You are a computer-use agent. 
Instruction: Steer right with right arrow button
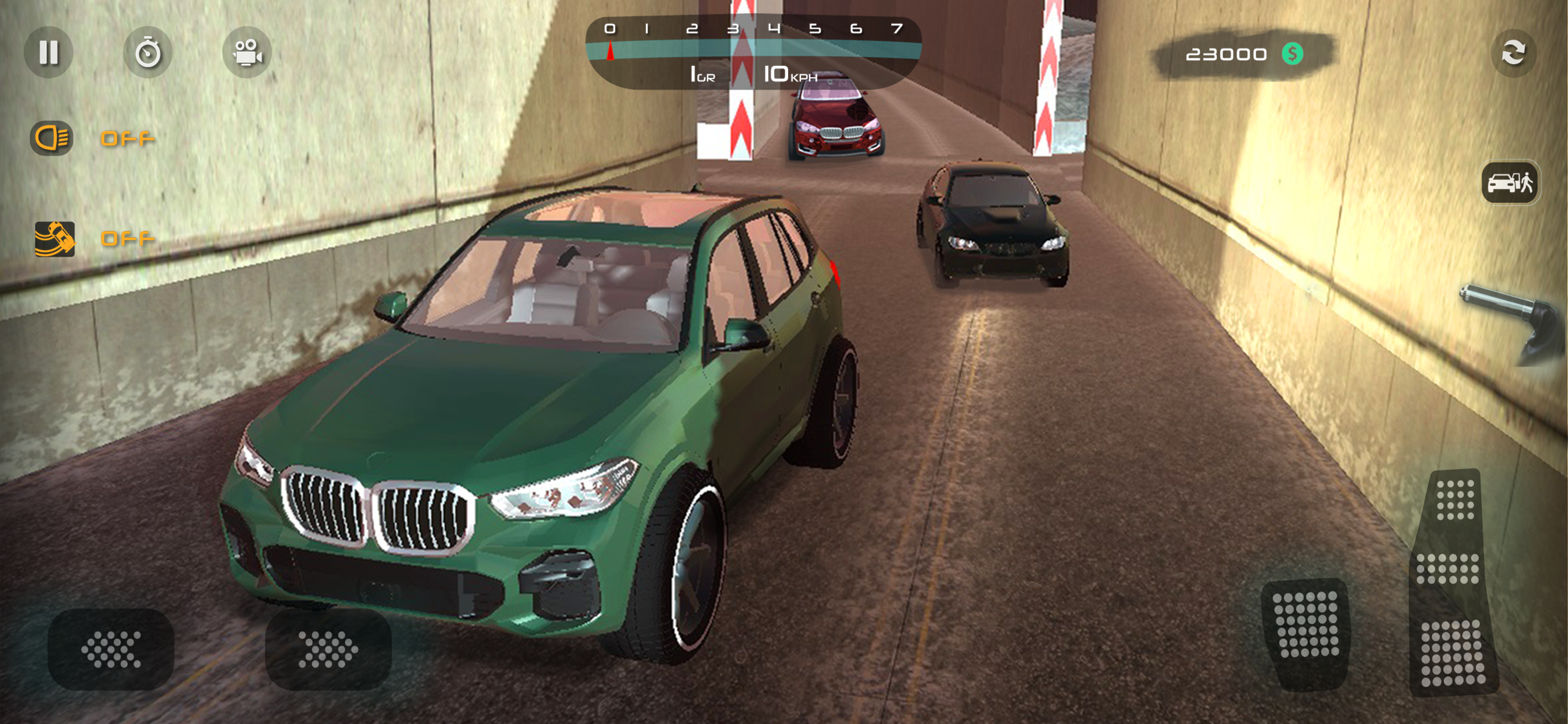pyautogui.click(x=328, y=649)
